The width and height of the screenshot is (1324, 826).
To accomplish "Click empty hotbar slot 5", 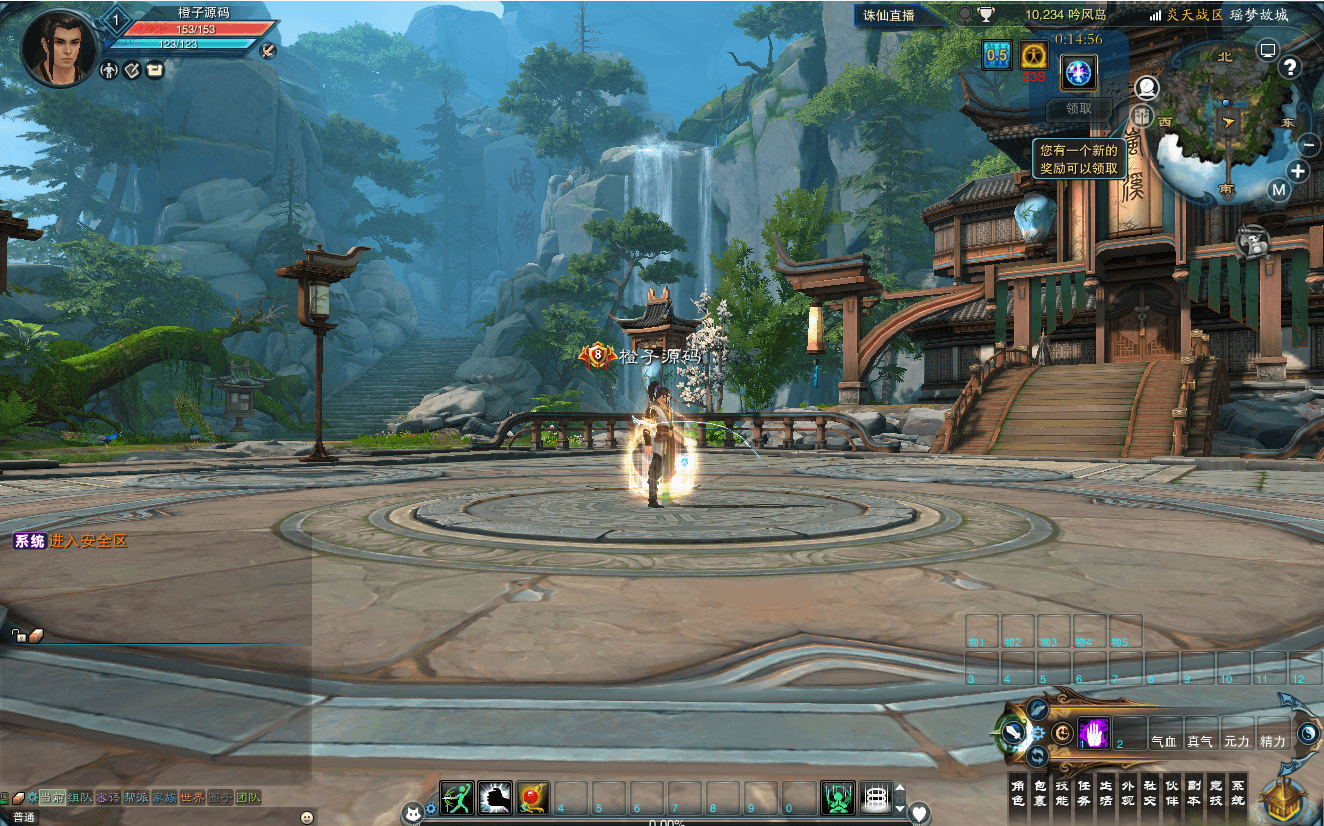I will tap(597, 798).
